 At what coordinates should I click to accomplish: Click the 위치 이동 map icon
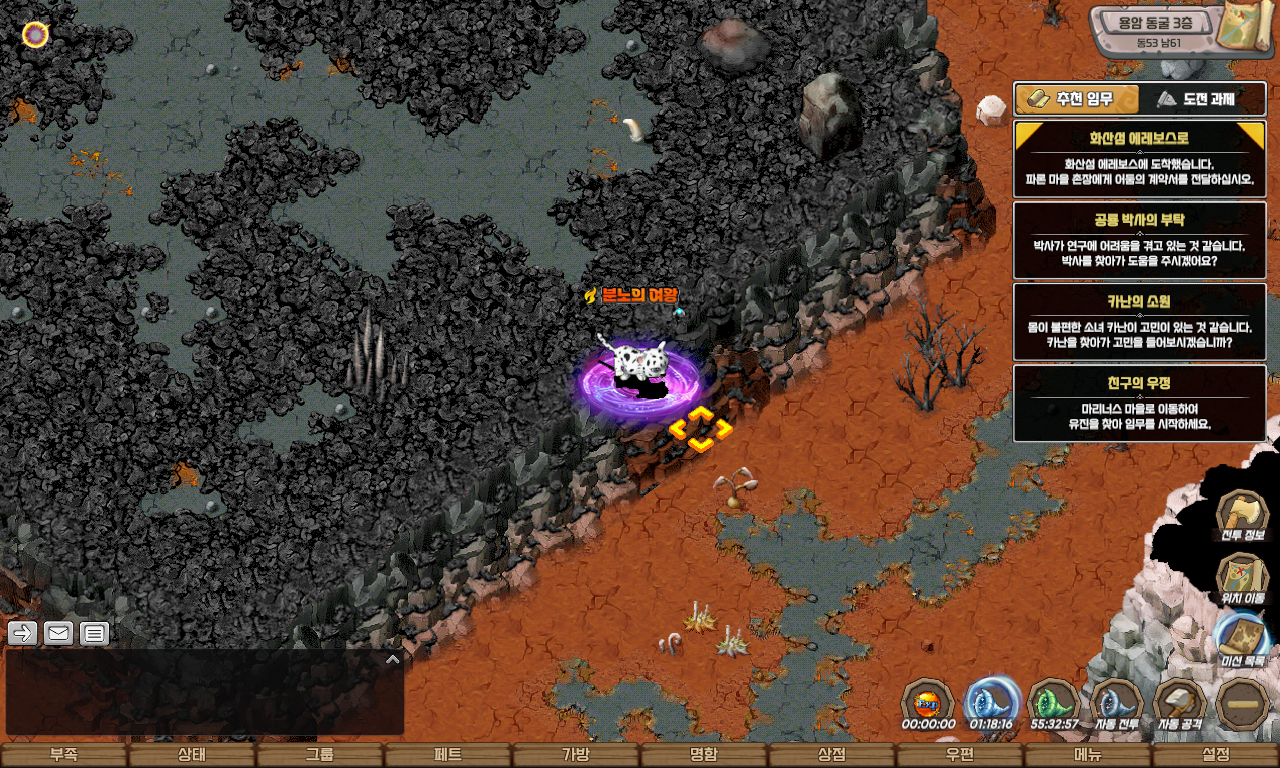[x=1242, y=579]
